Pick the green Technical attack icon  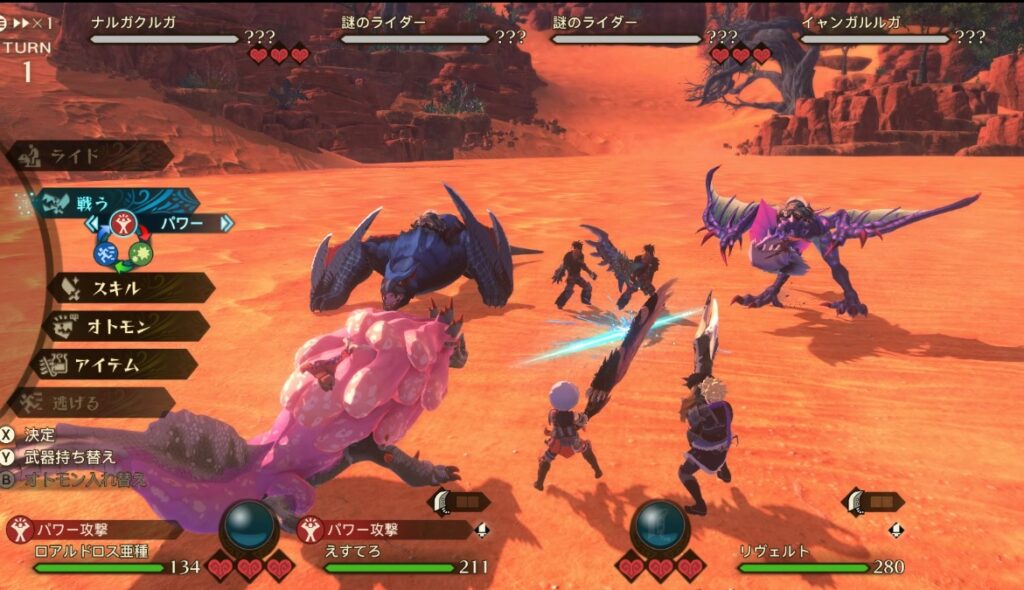point(140,254)
